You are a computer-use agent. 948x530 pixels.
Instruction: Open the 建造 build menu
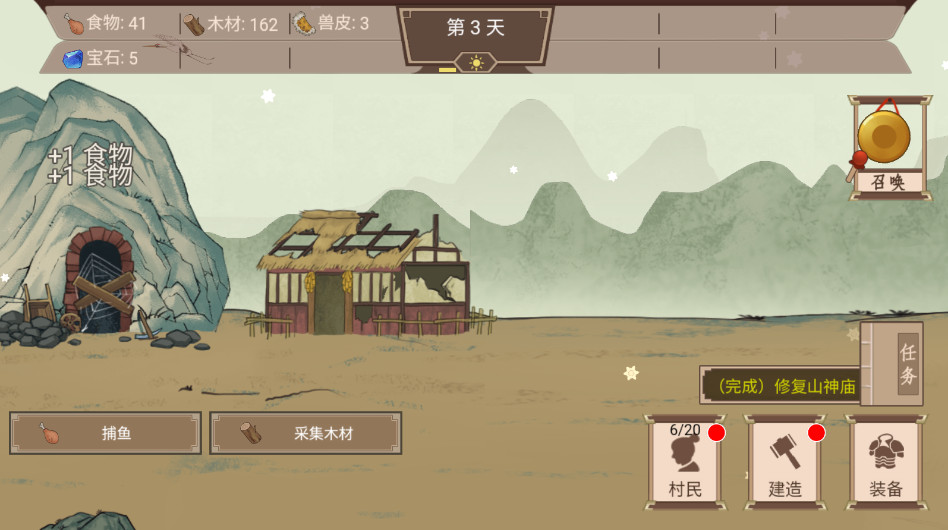click(x=785, y=463)
